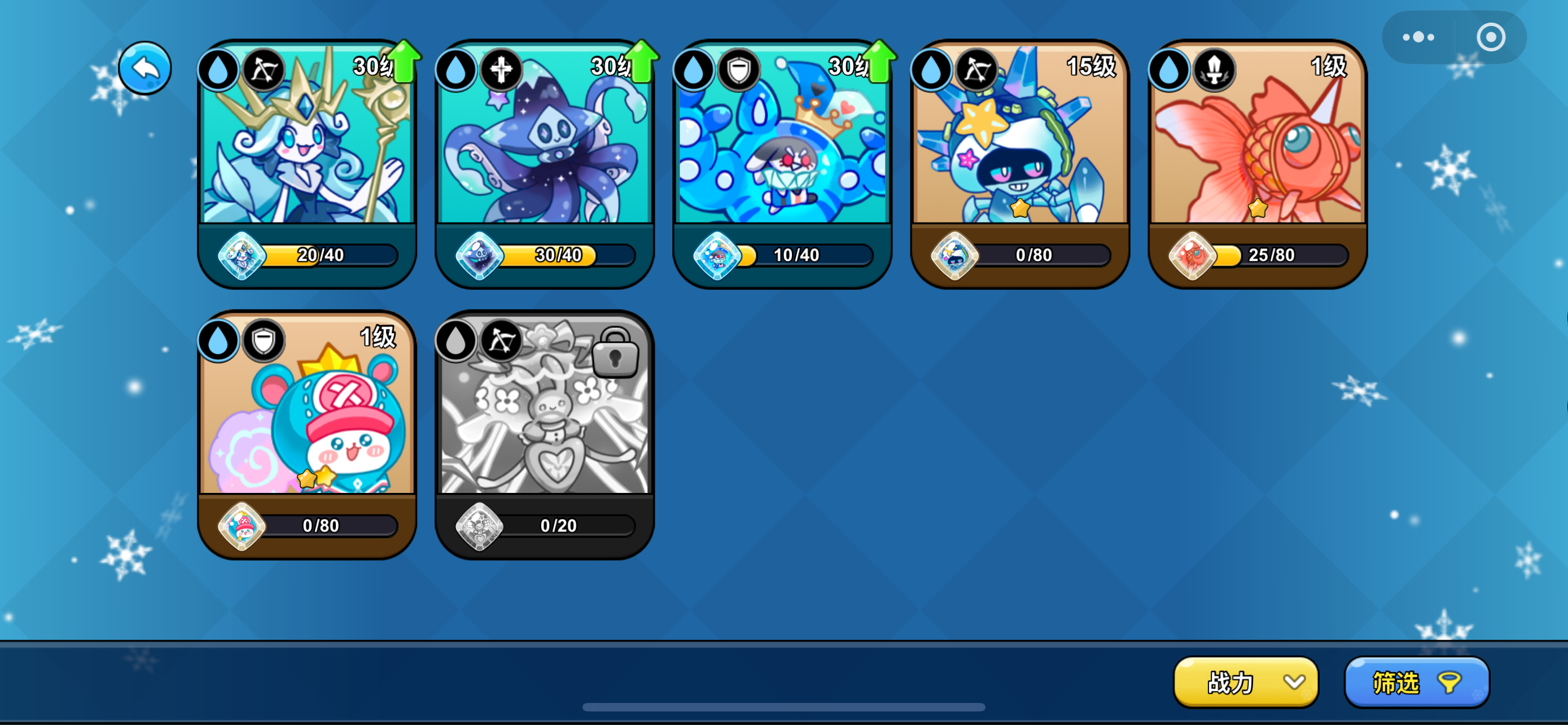Click the archer class icon on the crystal star character

pyautogui.click(x=977, y=69)
